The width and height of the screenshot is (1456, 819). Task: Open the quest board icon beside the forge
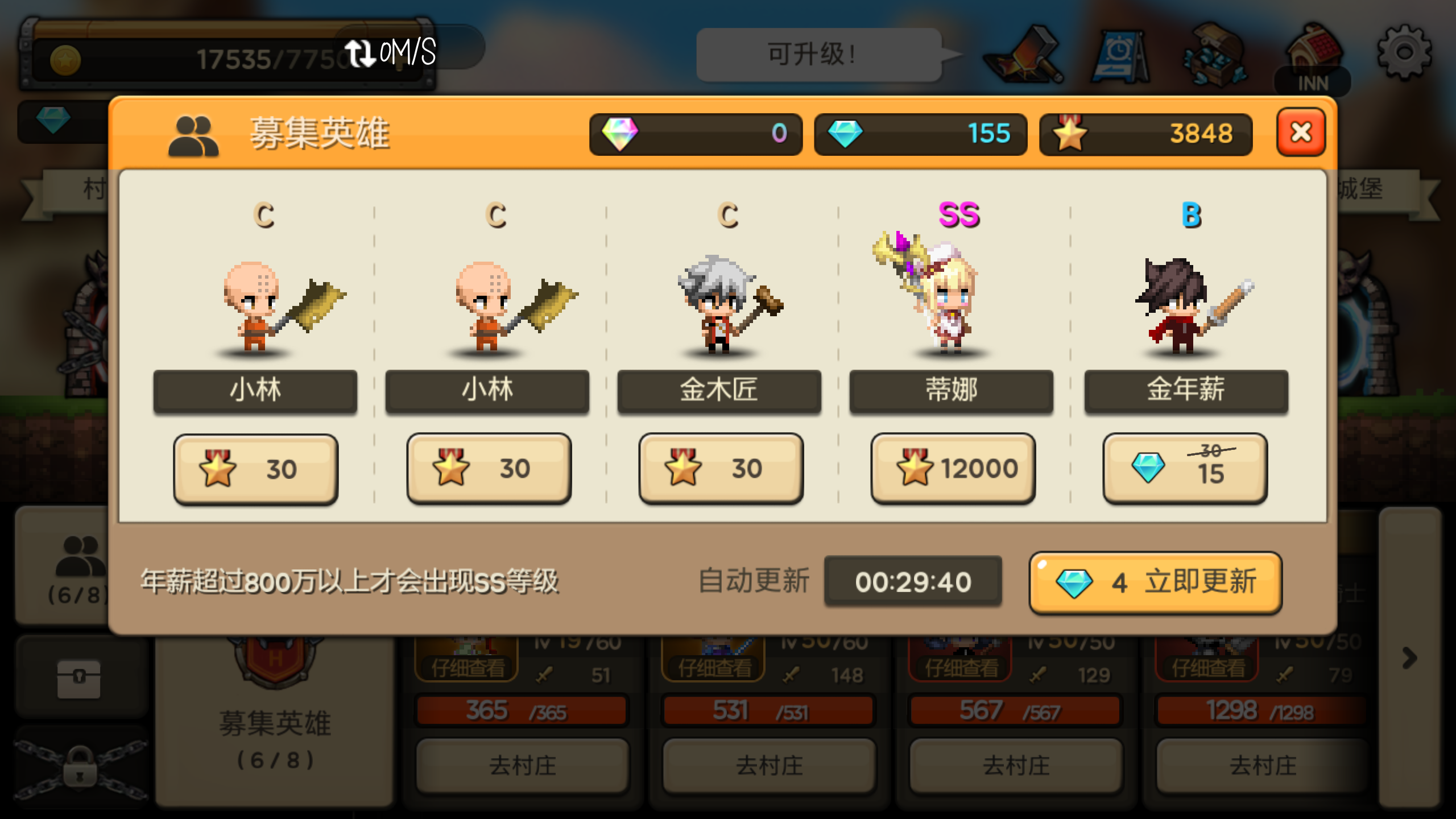tap(1122, 56)
